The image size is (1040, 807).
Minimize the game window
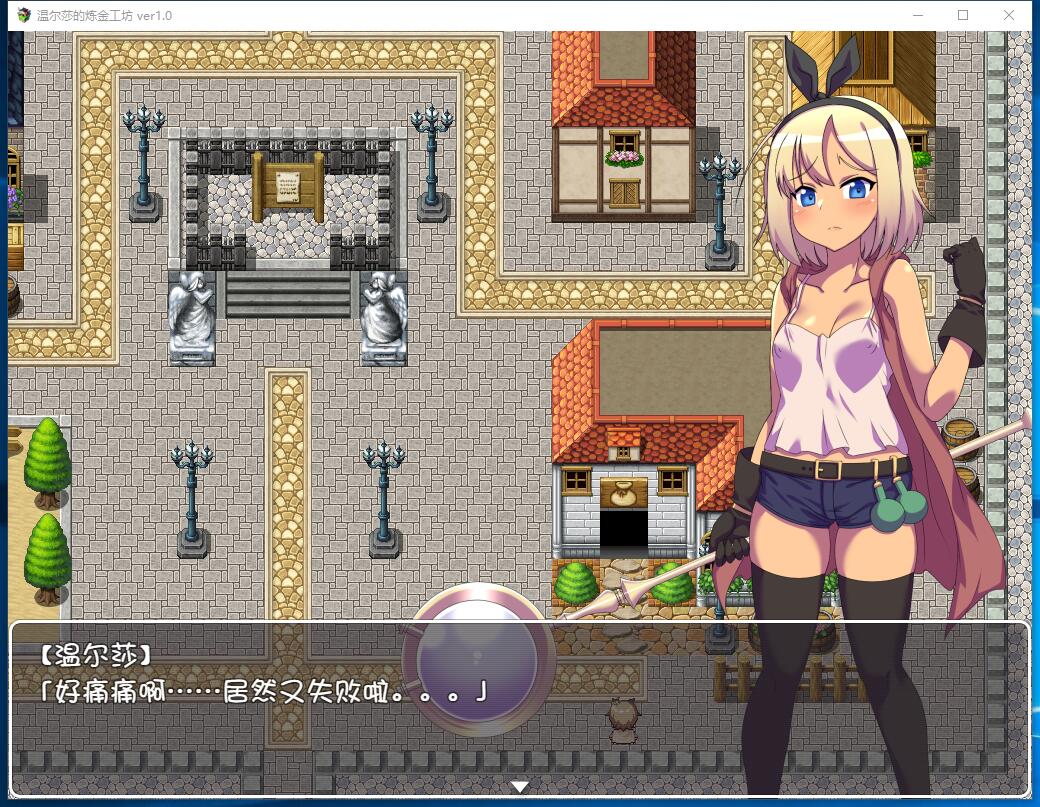(918, 15)
